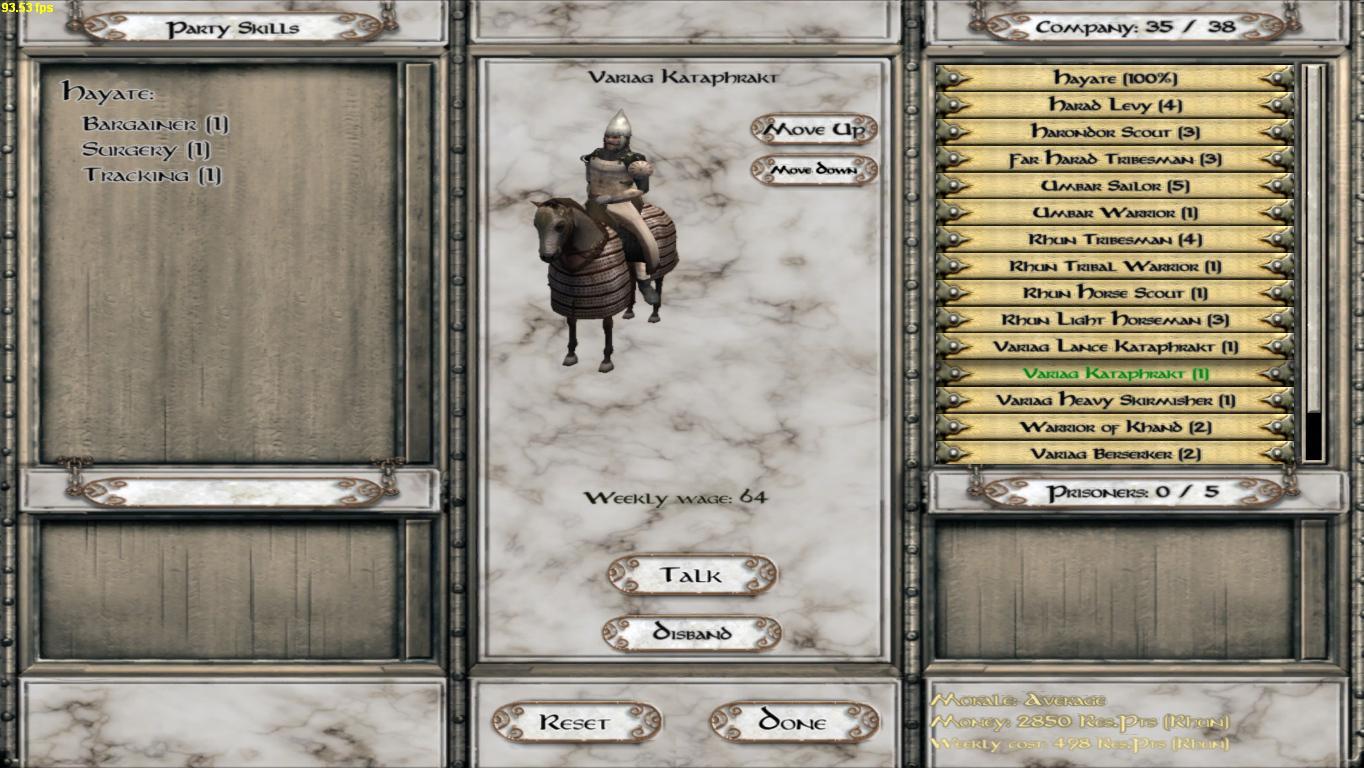Select the Rhun Tribesman troop
The width and height of the screenshot is (1364, 768).
click(x=1115, y=240)
